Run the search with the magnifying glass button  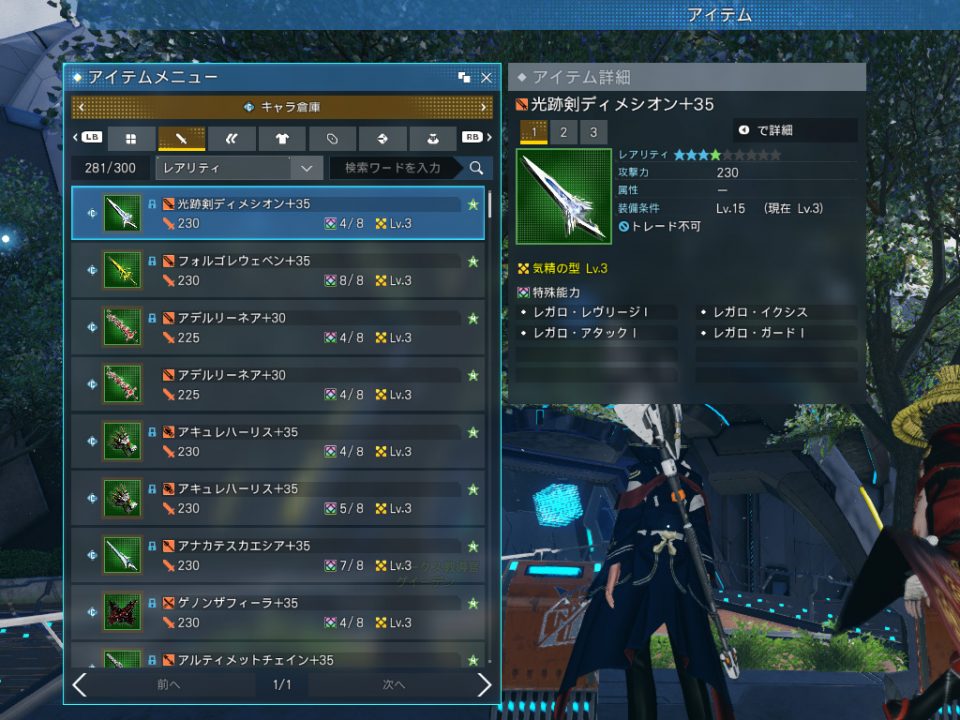coord(477,168)
